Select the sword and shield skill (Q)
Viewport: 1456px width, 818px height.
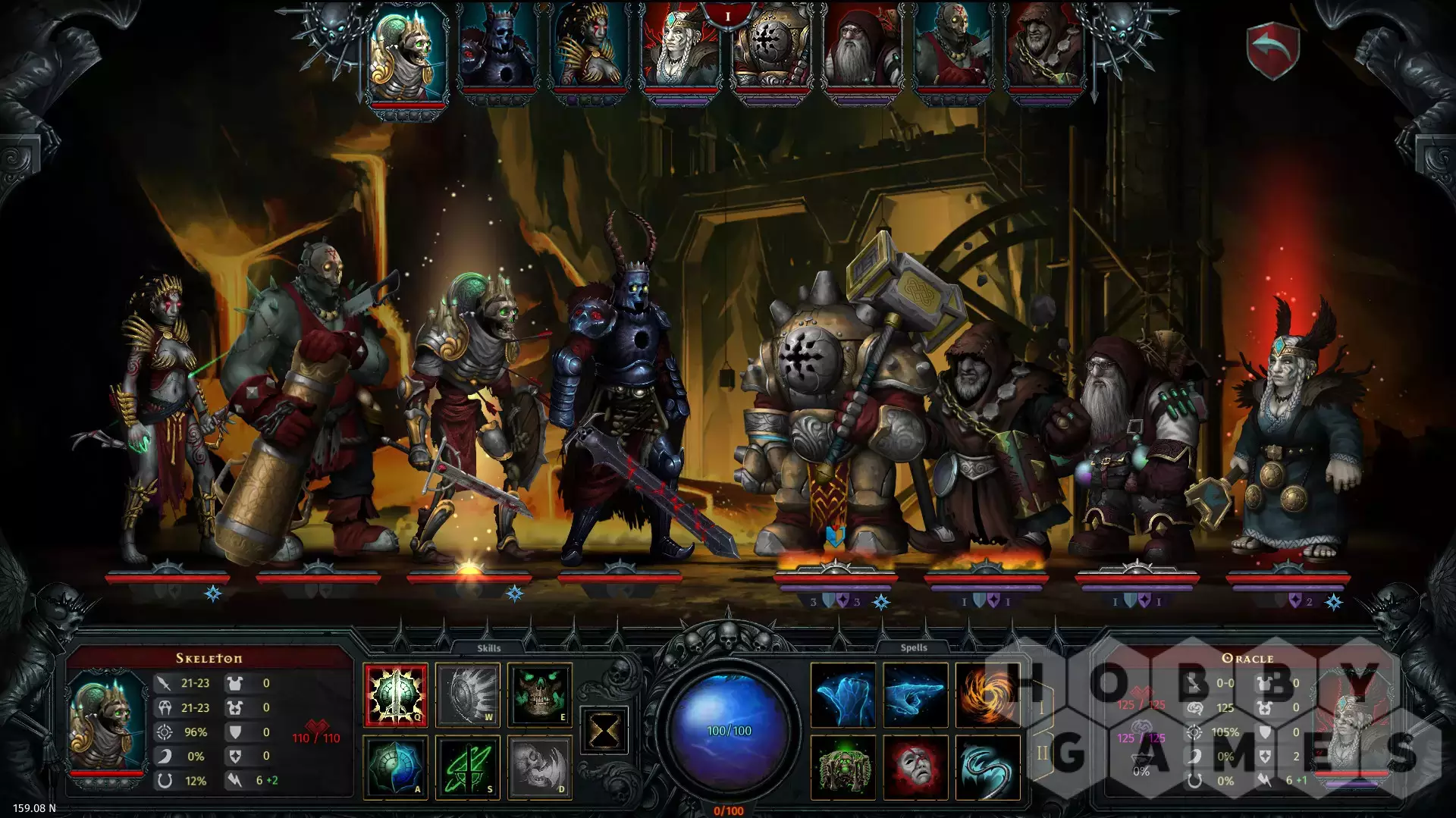(395, 694)
